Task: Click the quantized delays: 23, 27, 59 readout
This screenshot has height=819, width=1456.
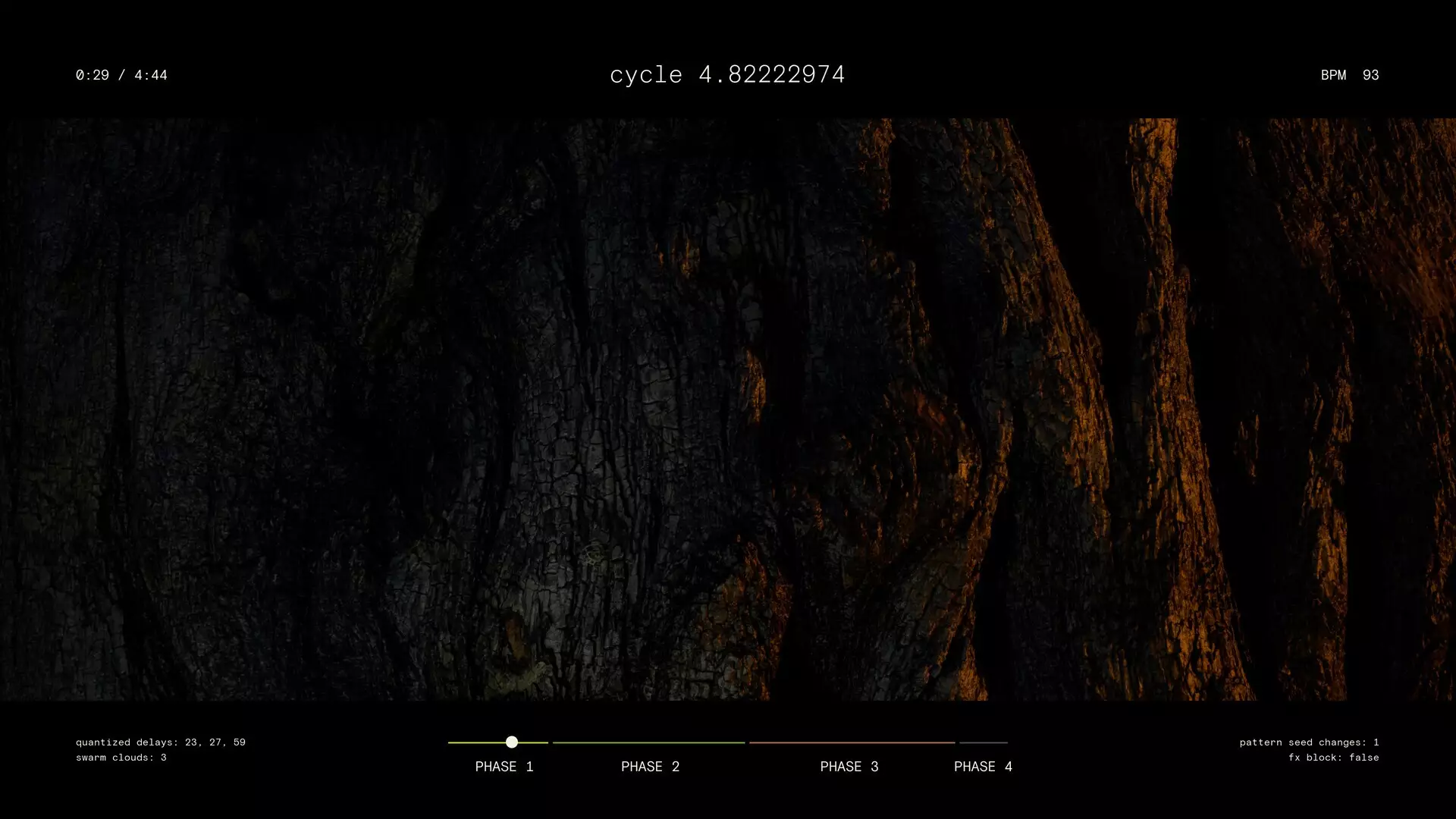Action: tap(160, 742)
